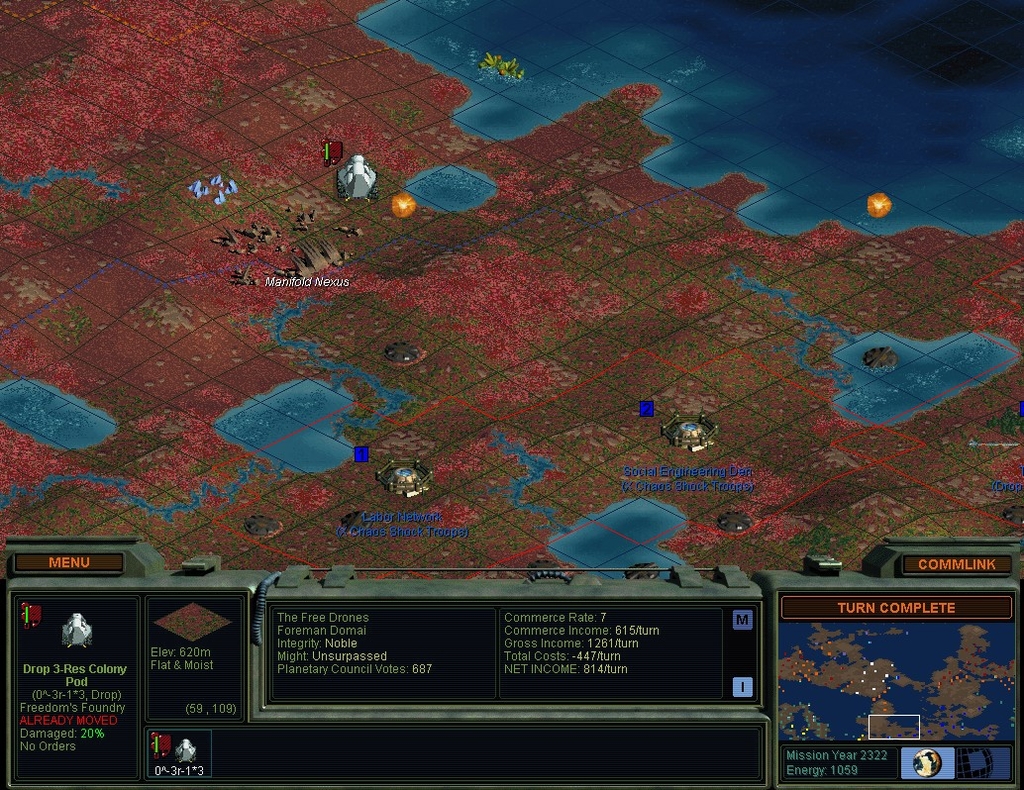Image resolution: width=1024 pixels, height=790 pixels.
Task: Click the Drop Colony Pod unit portrait
Action: tap(76, 630)
